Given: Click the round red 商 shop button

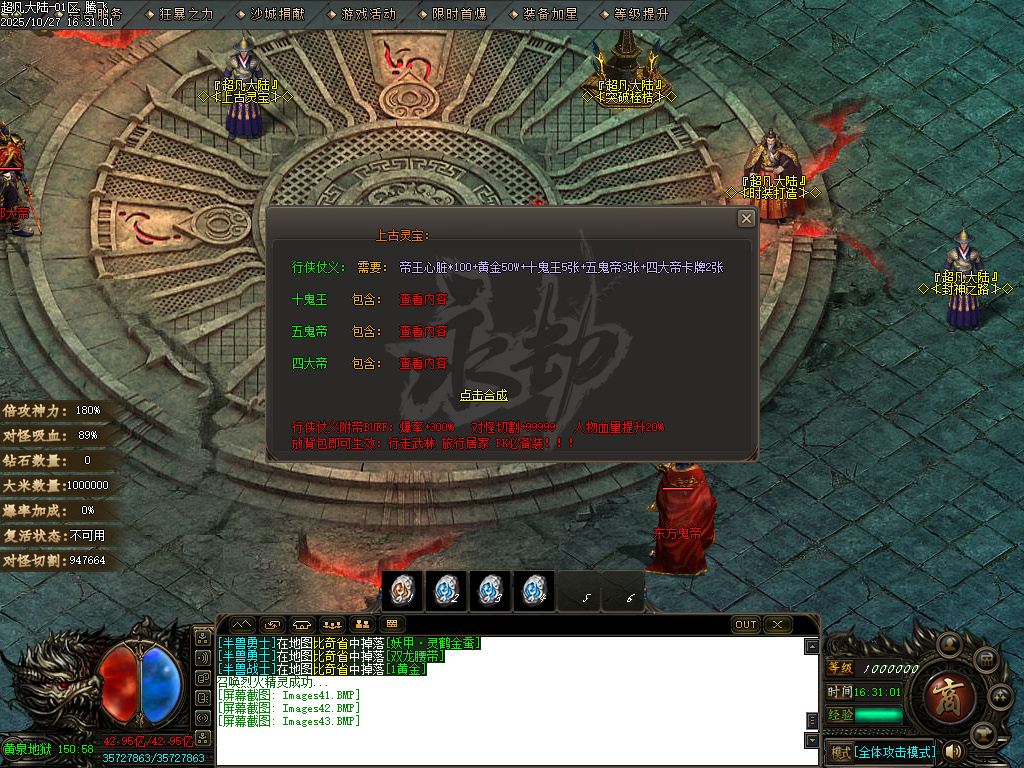Looking at the screenshot, I should 943,692.
